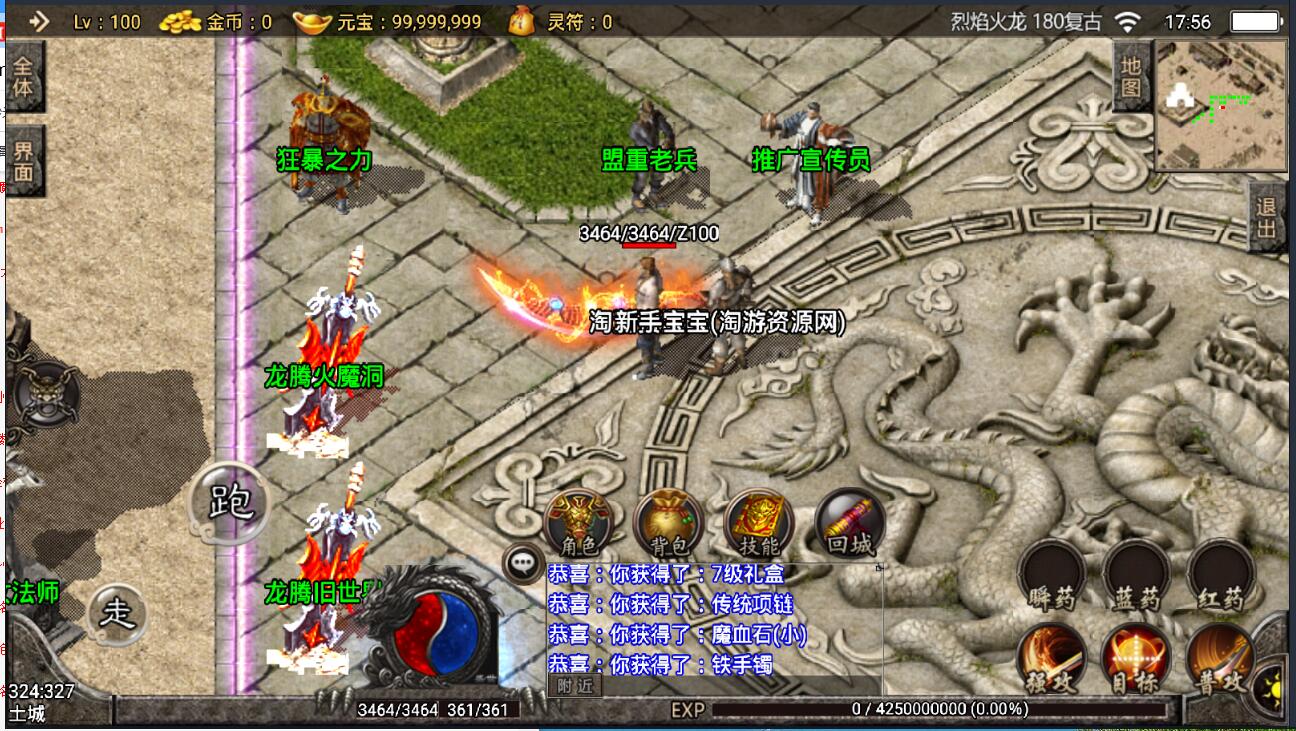Screen dimensions: 1296x731
Task: Open the 背包 backpack bag
Action: [x=668, y=523]
